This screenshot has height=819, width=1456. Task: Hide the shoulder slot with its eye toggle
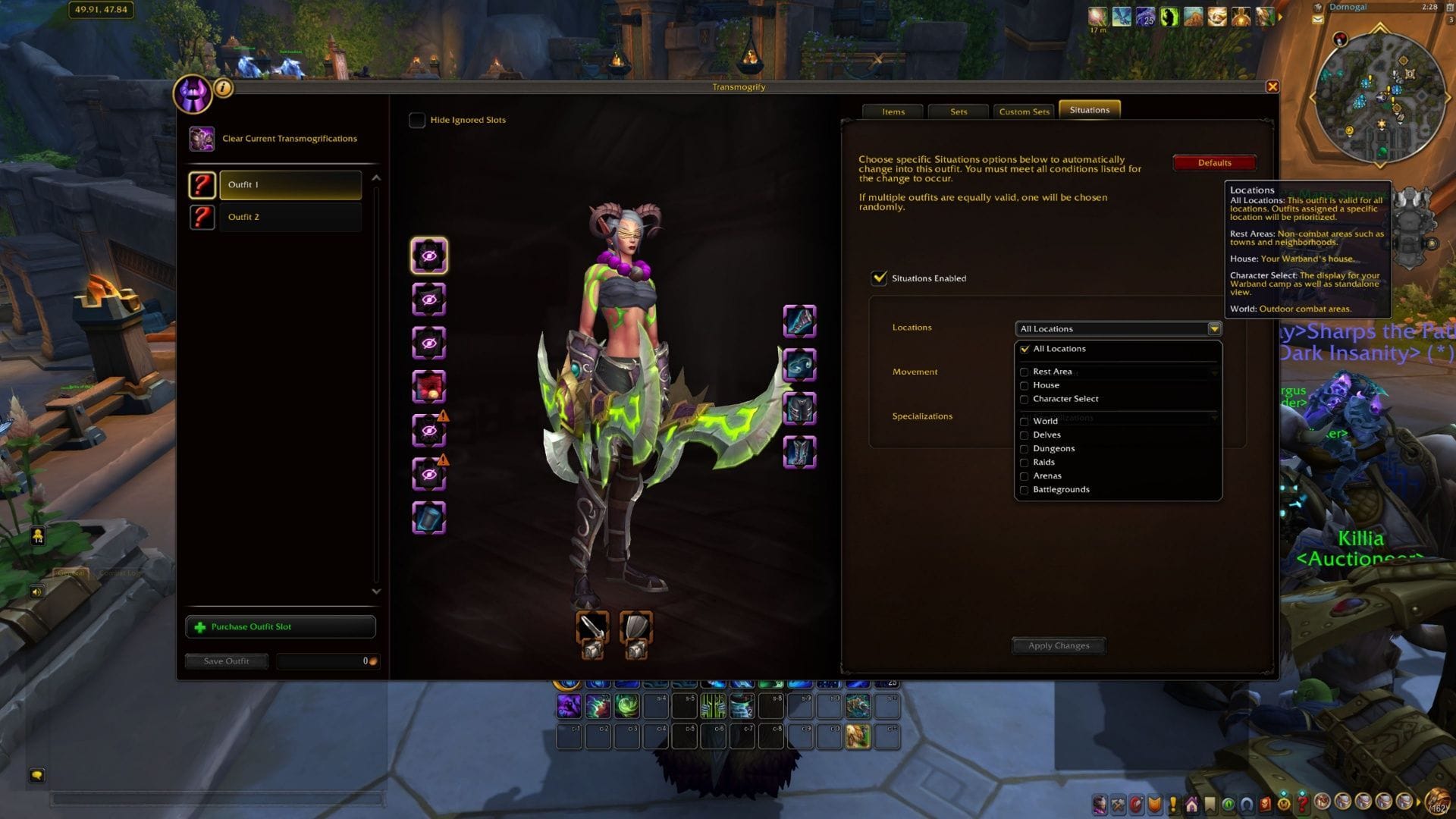430,299
